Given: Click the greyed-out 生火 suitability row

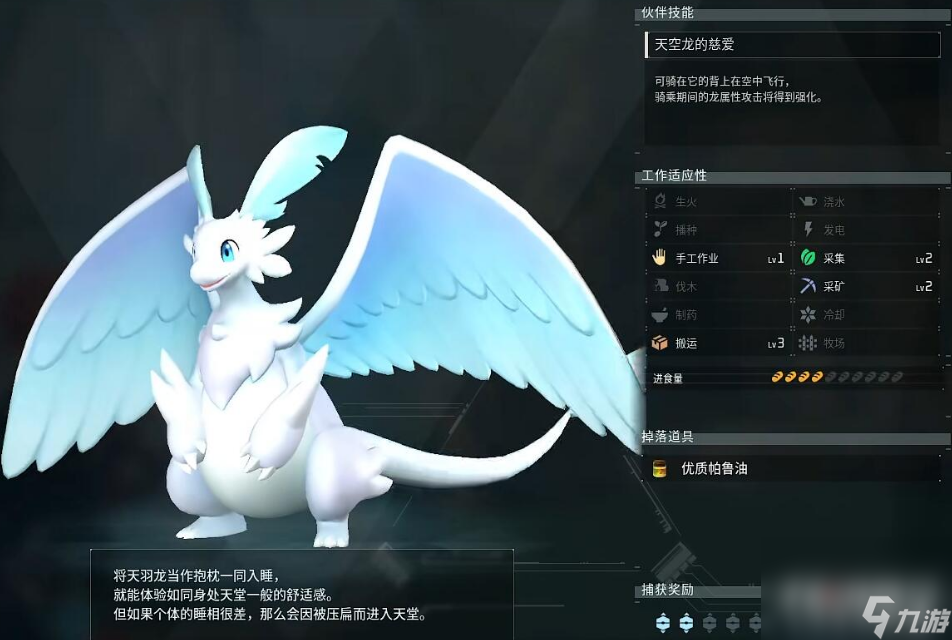Looking at the screenshot, I should 717,202.
